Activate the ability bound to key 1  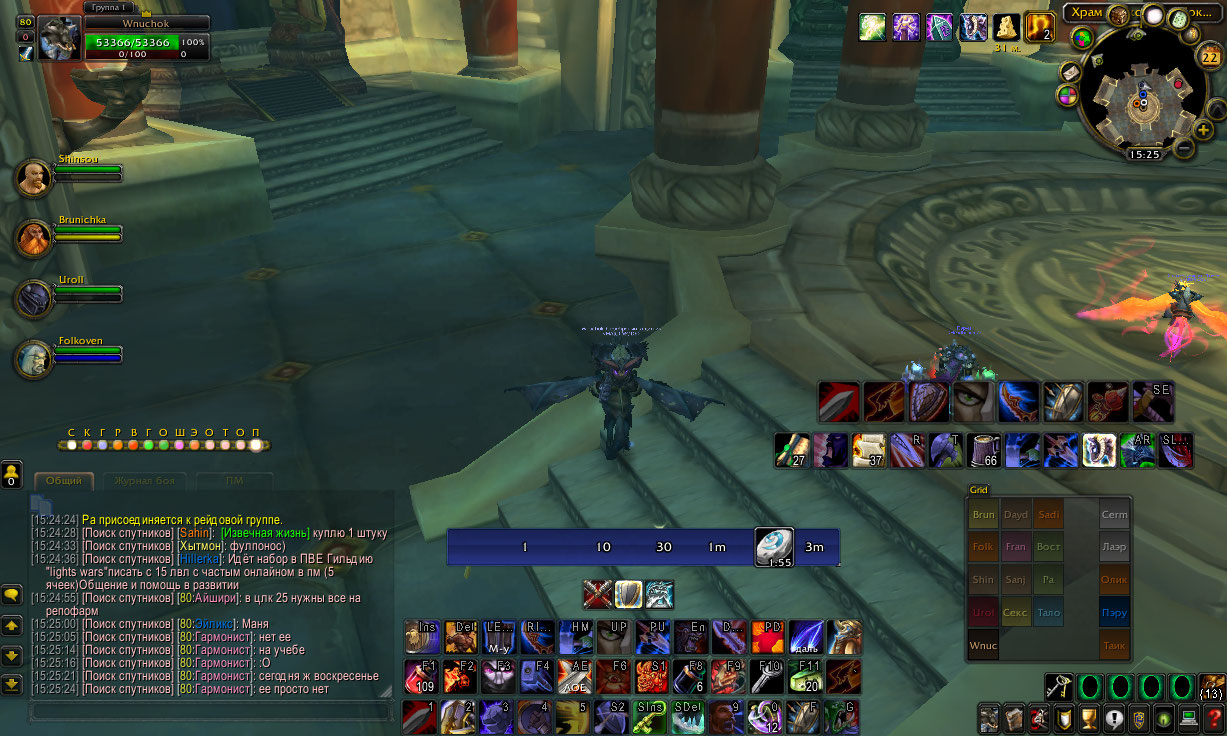[x=420, y=716]
